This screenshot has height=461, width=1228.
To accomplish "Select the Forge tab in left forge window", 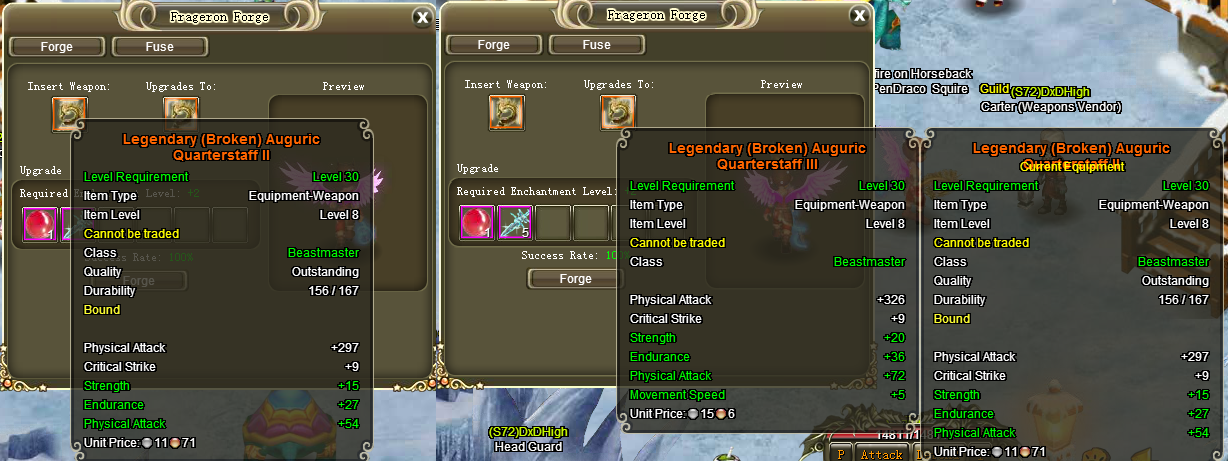I will pos(57,46).
